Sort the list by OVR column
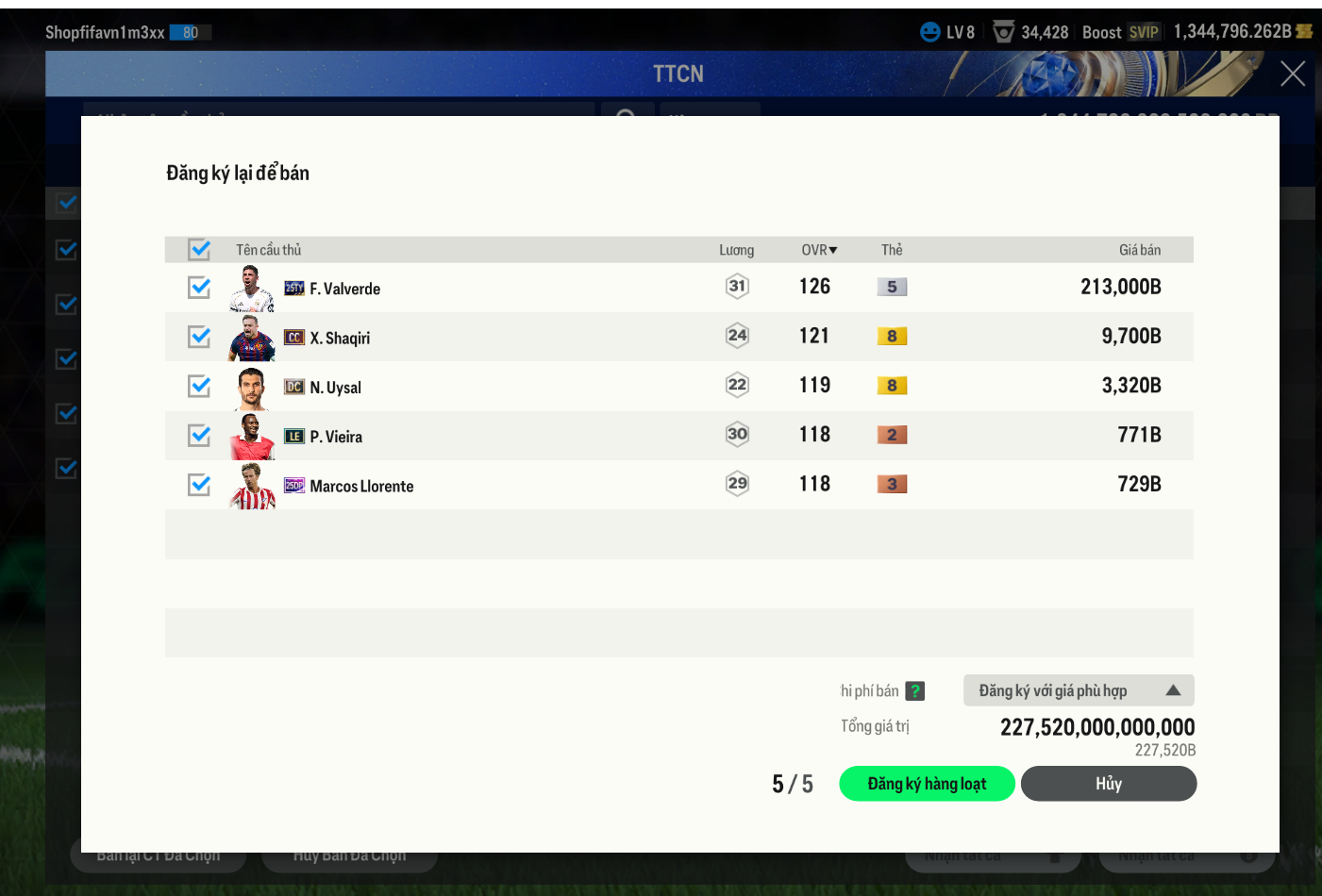The image size is (1322, 896). [819, 250]
